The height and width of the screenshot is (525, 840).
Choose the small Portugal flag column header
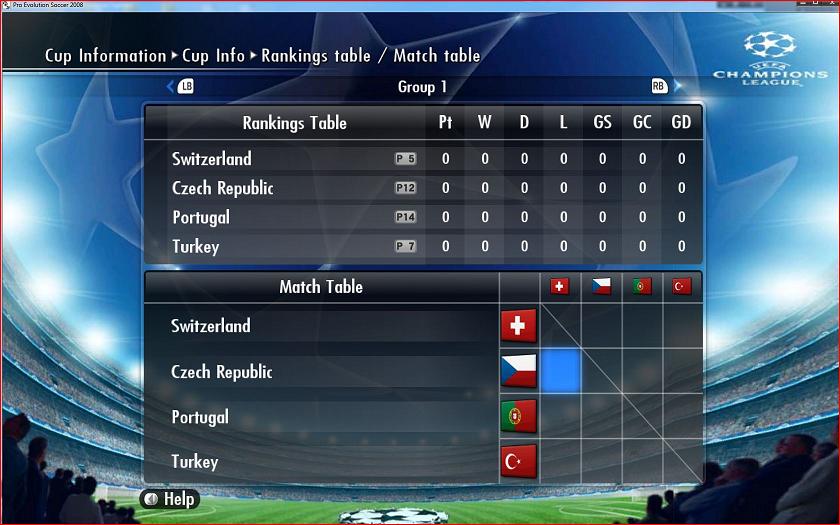(642, 287)
